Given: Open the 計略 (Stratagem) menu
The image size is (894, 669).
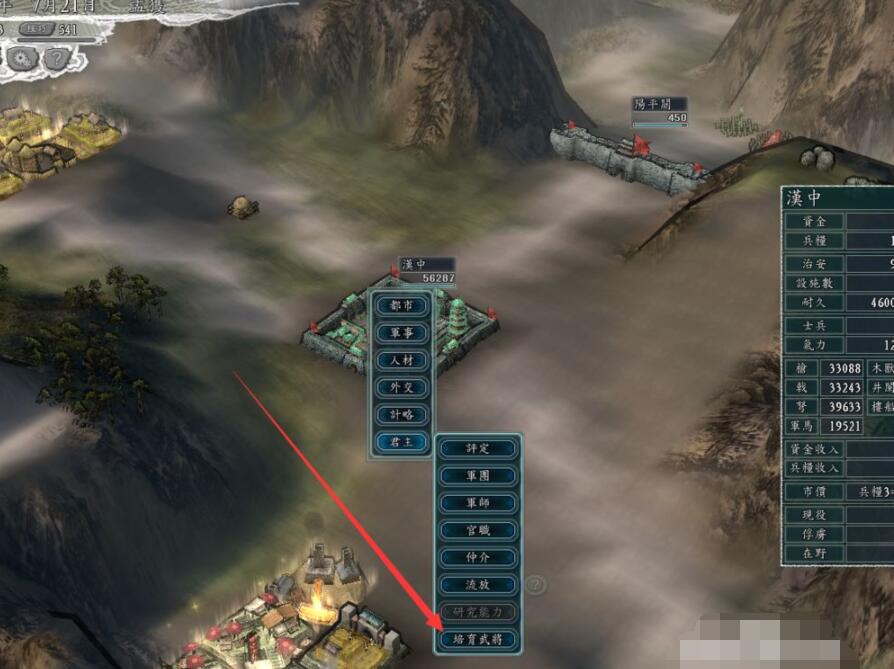Looking at the screenshot, I should coord(401,413).
